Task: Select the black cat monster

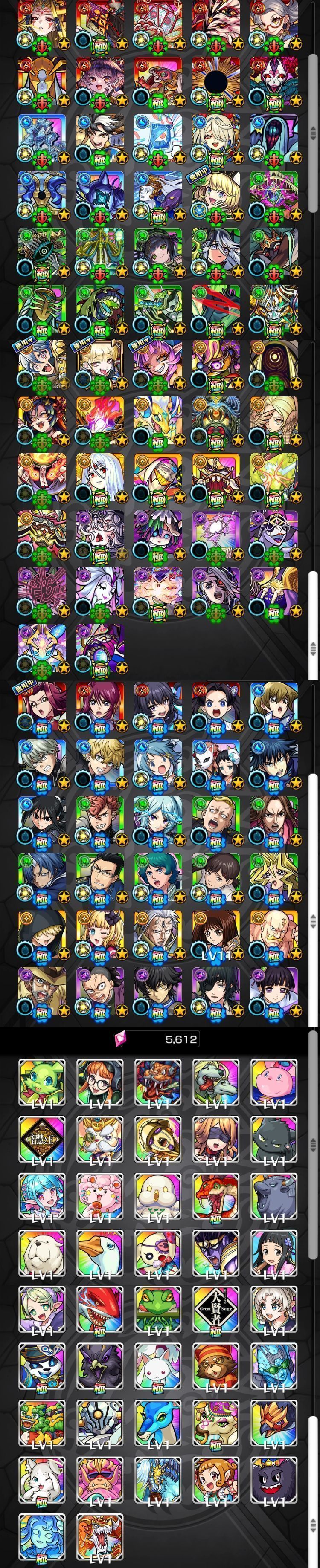Action: point(273,1139)
